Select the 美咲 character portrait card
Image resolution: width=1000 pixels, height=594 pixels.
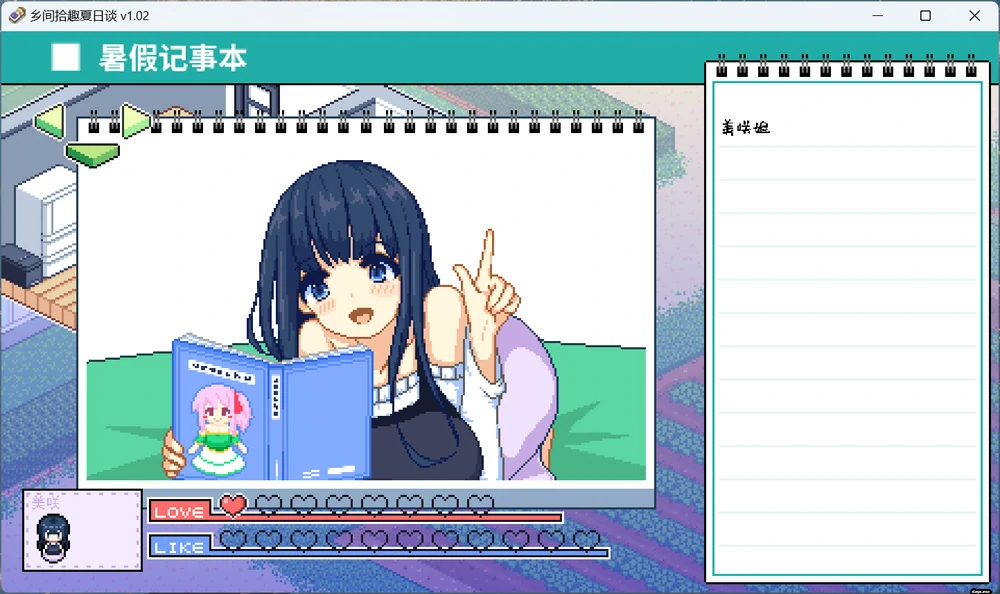(x=83, y=530)
